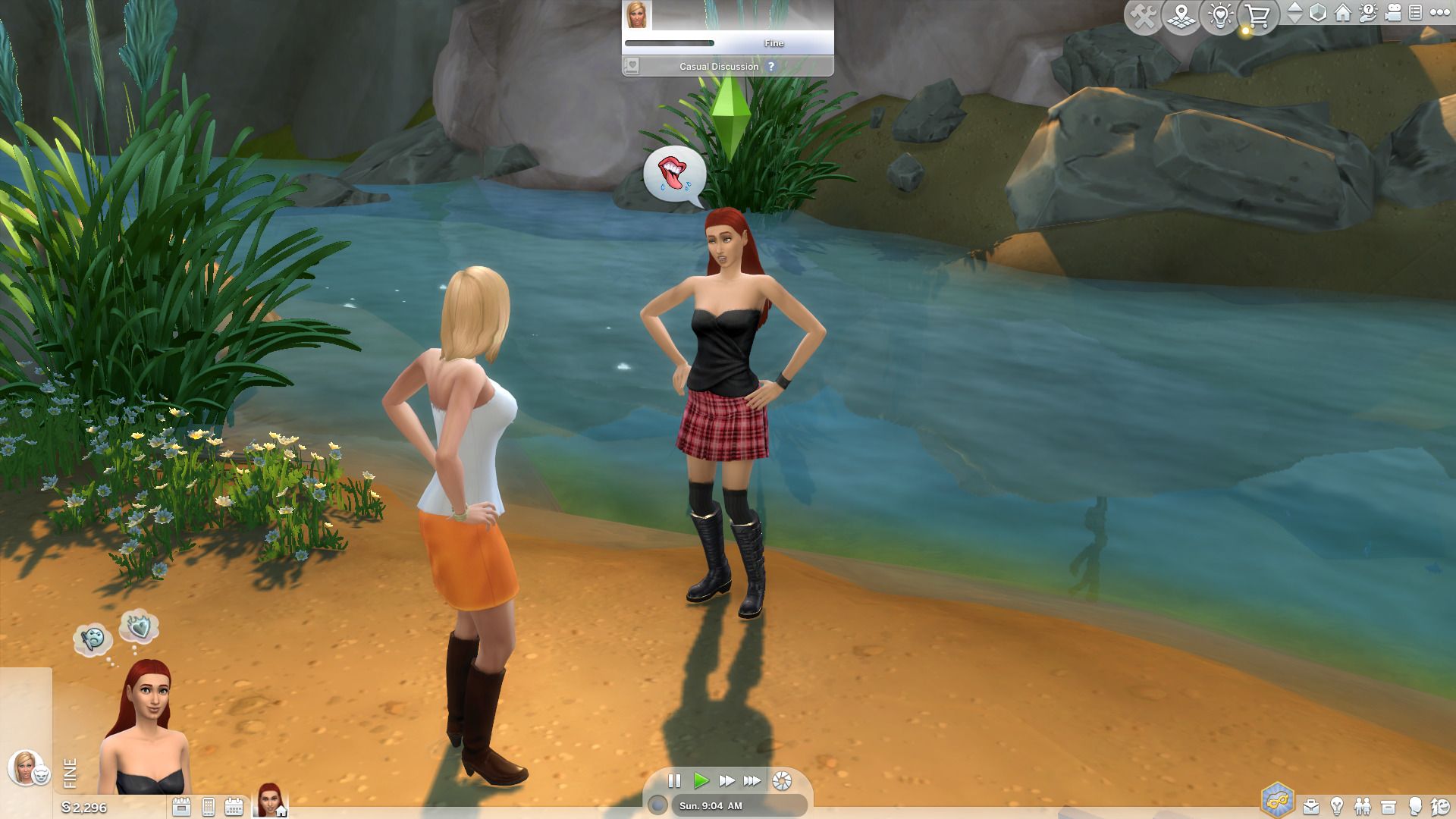1456x819 pixels.
Task: Open the notifications wall list icon
Action: [x=1414, y=13]
